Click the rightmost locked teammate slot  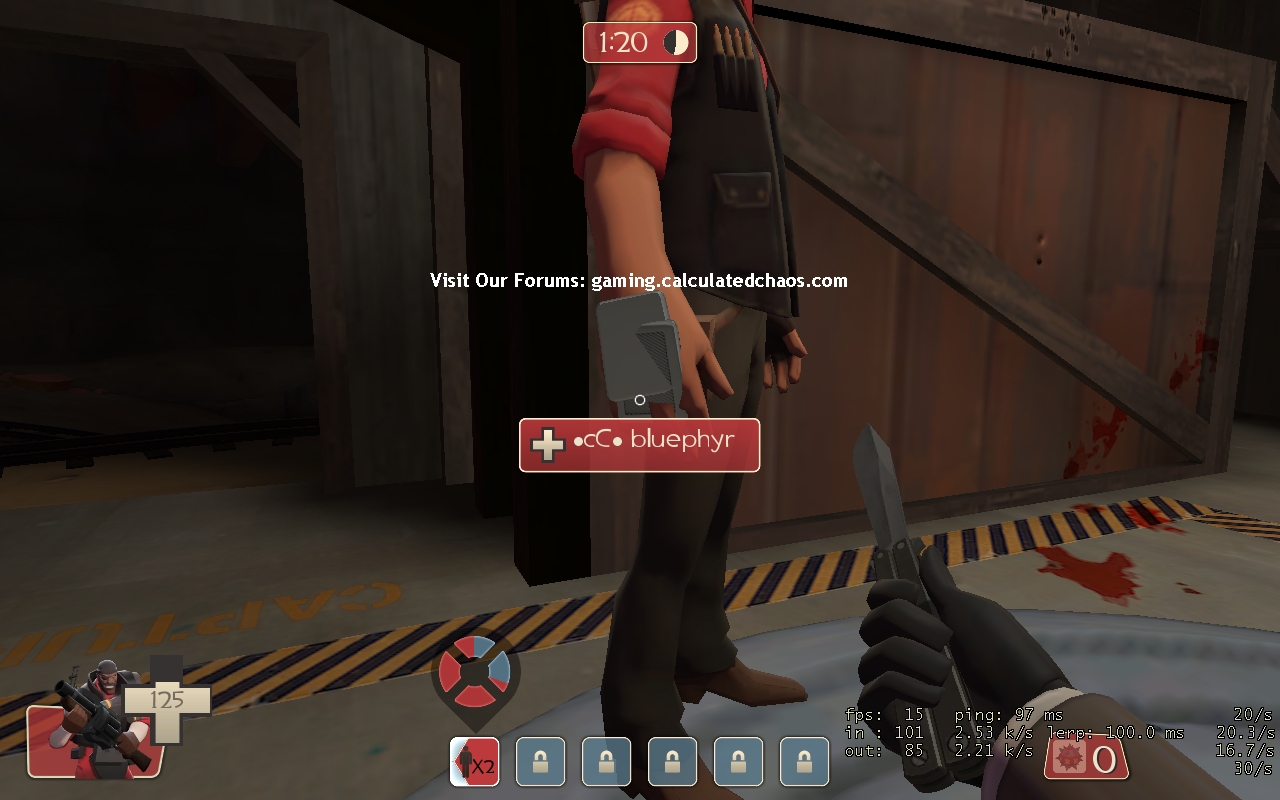tap(805, 761)
